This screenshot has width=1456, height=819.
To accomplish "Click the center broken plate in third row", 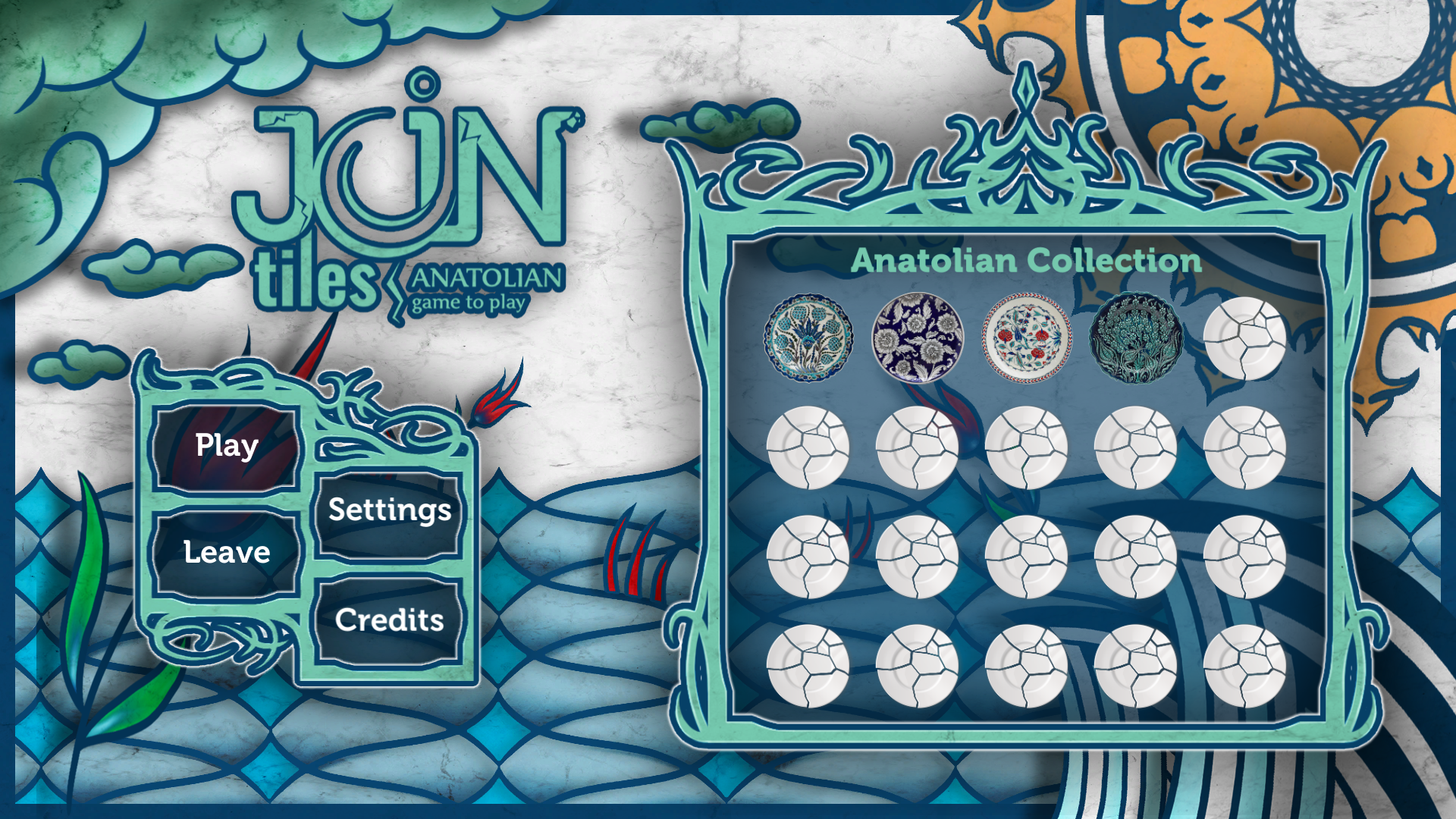I will [1028, 557].
